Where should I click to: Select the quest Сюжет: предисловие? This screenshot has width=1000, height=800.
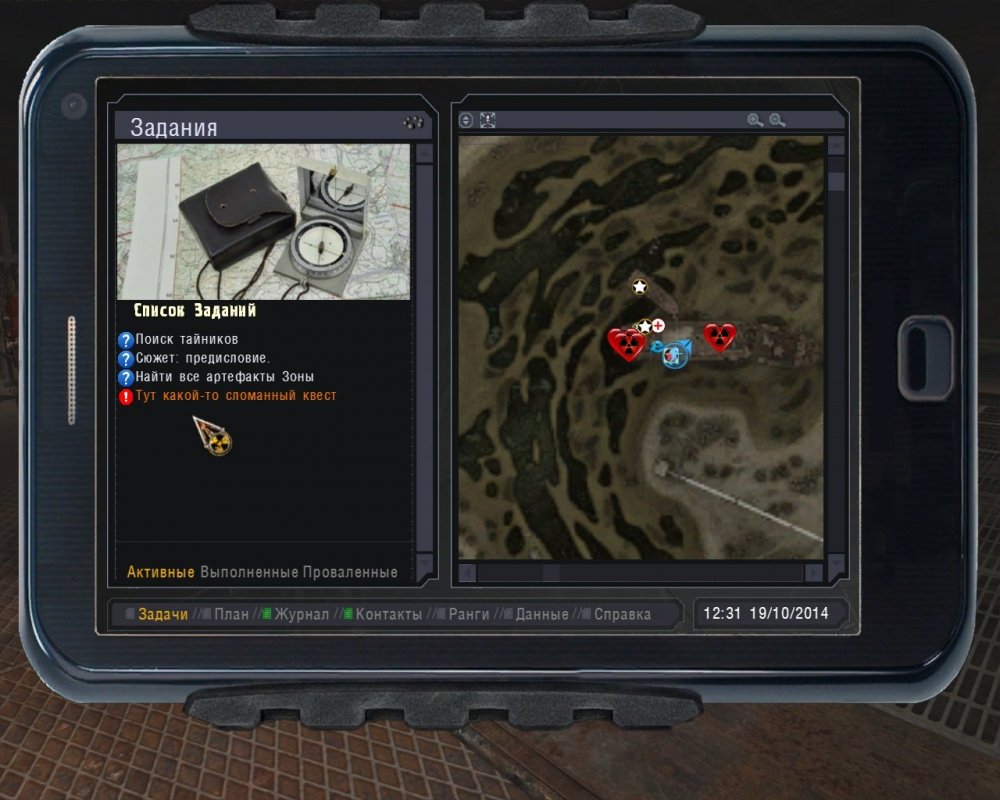pos(202,358)
